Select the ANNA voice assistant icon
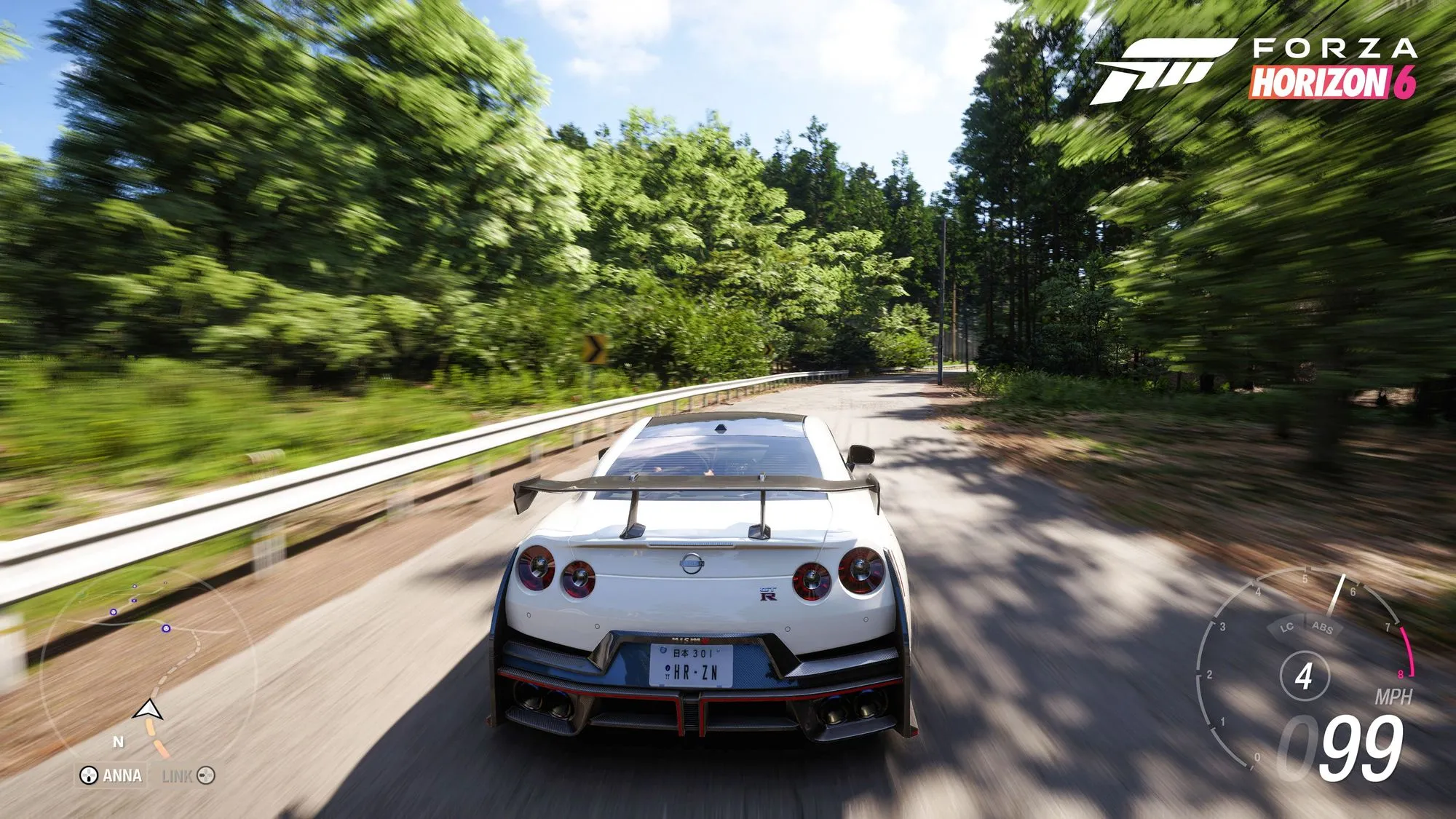 88,775
